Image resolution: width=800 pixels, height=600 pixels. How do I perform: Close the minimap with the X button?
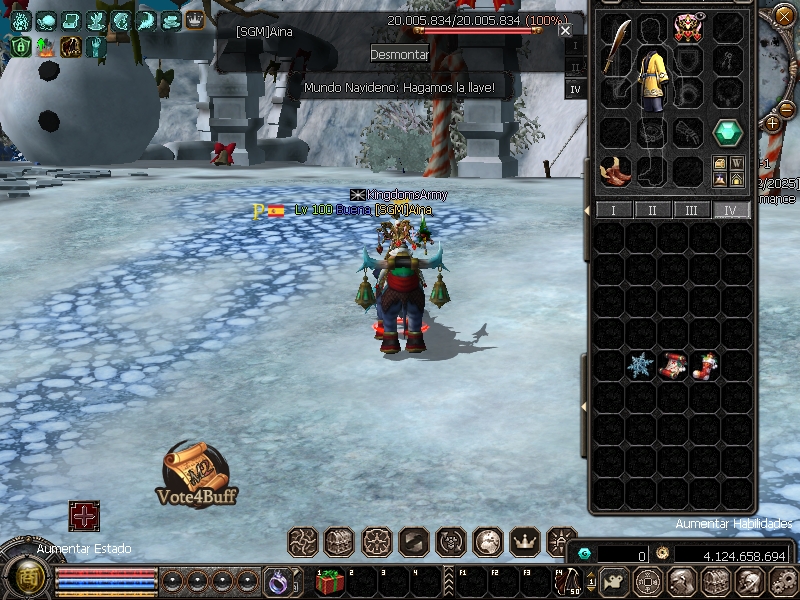tap(783, 15)
